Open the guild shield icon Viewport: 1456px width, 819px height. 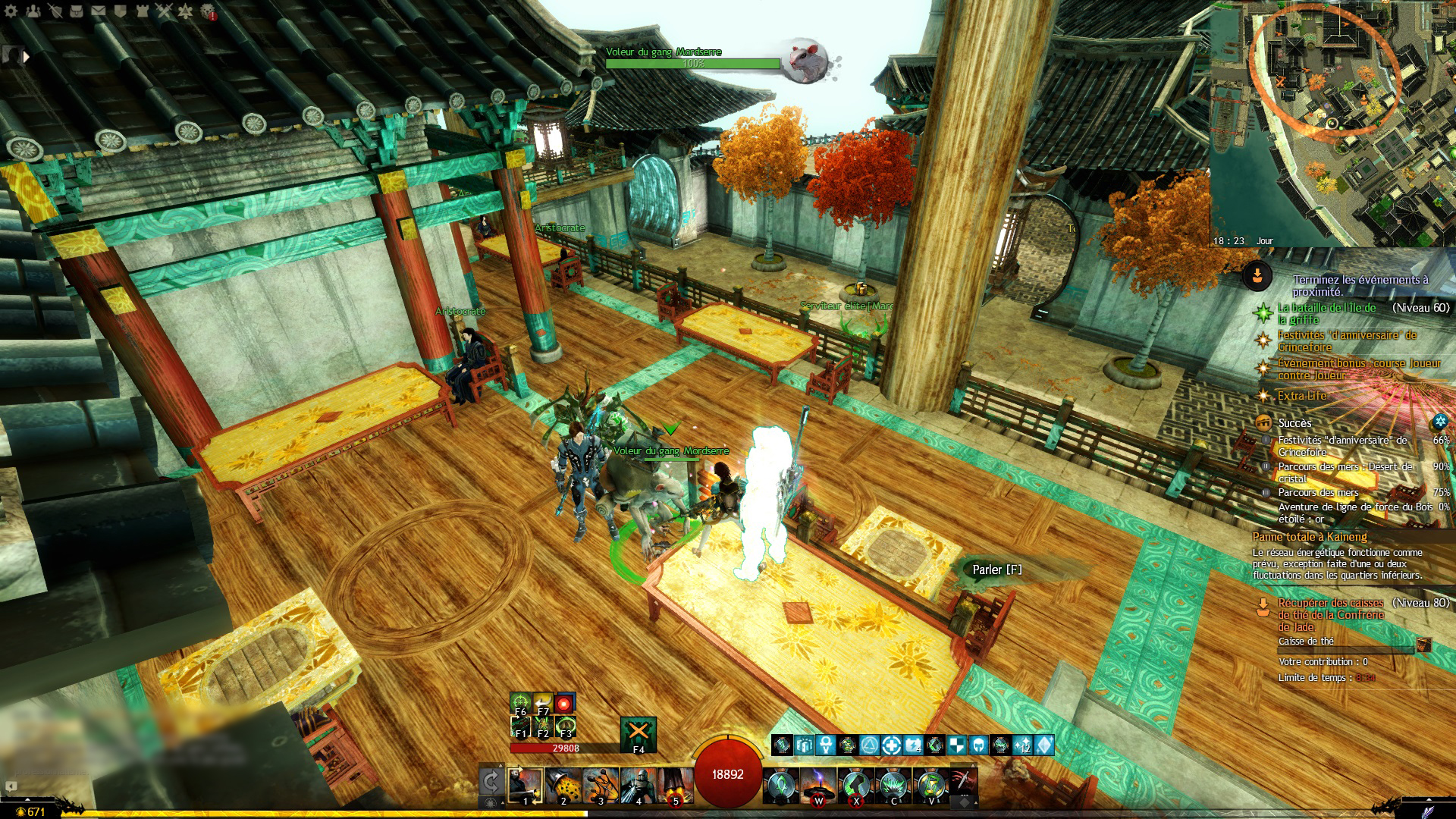[x=121, y=11]
